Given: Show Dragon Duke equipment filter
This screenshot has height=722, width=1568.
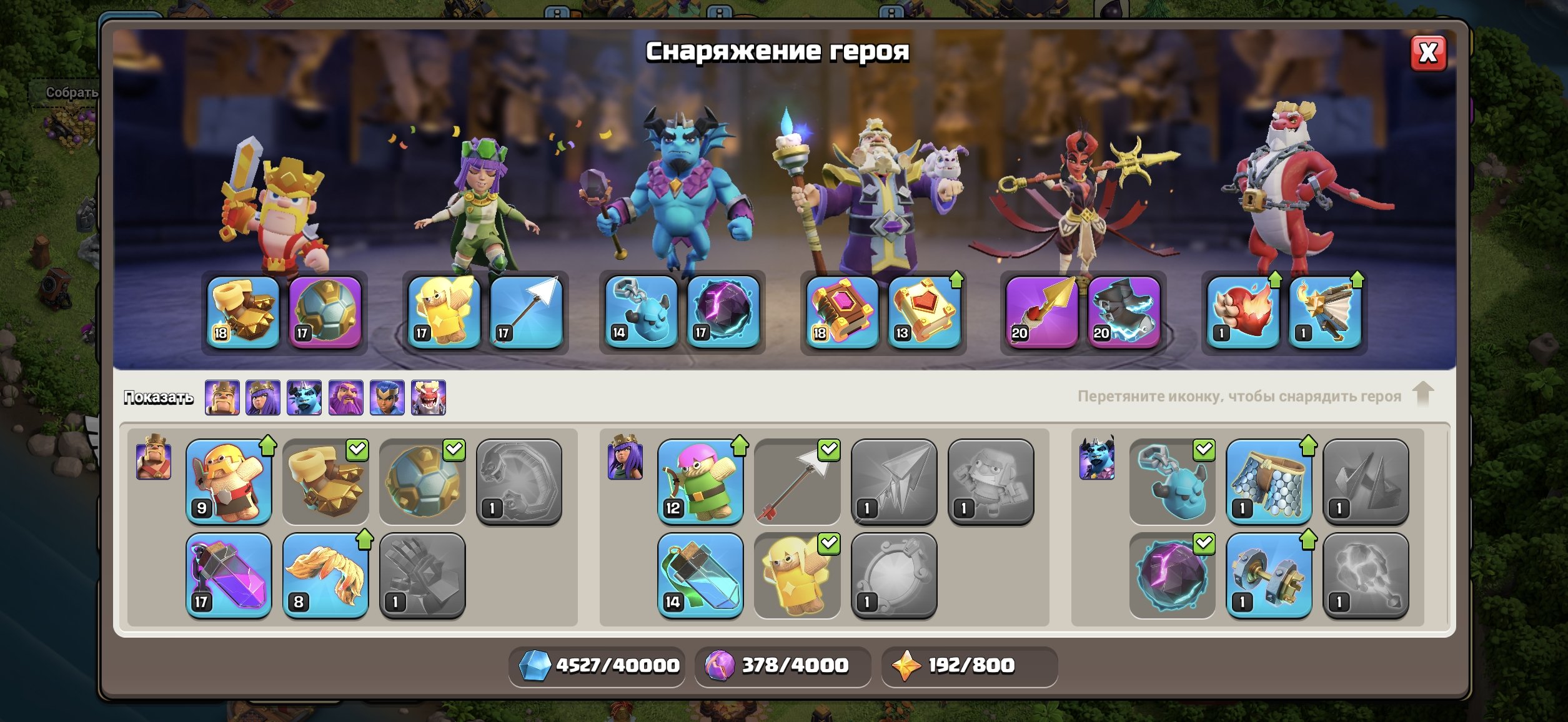Looking at the screenshot, I should tap(428, 397).
